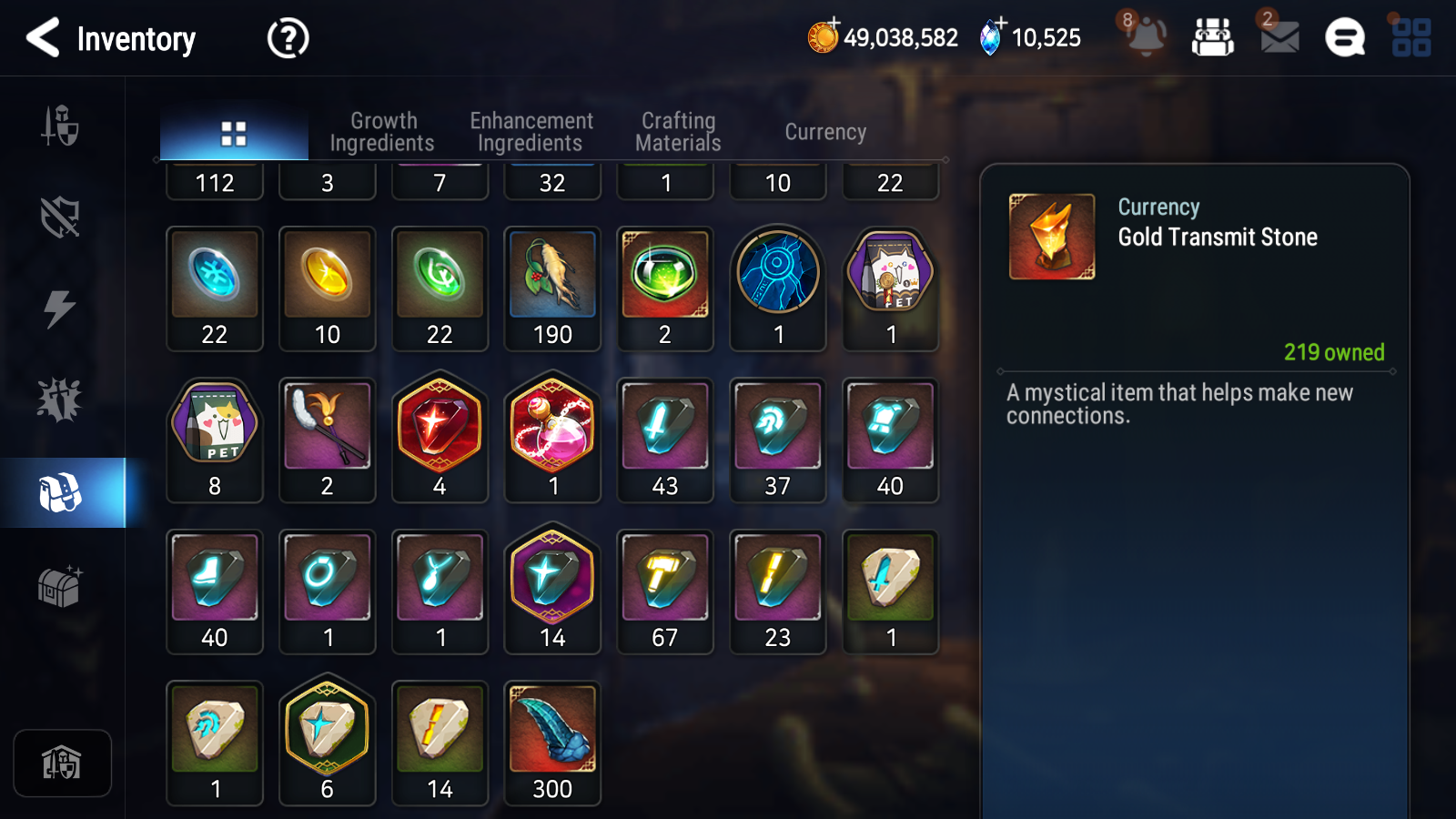Select the equipment sword-and-shield sidebar category
Viewport: 1456px width, 819px height.
pos(61,127)
